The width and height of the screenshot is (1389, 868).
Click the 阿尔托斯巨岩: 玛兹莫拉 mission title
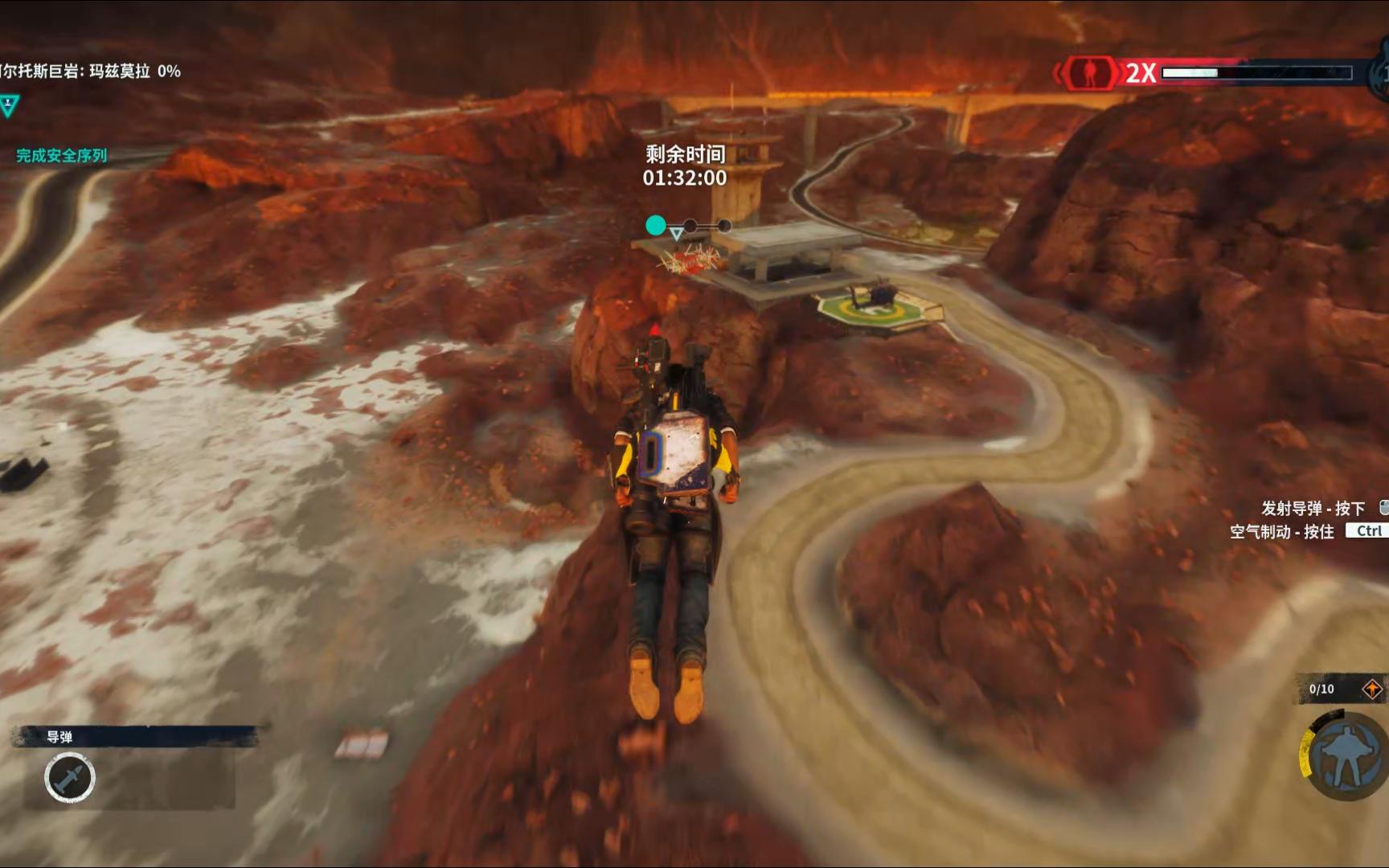click(90, 72)
